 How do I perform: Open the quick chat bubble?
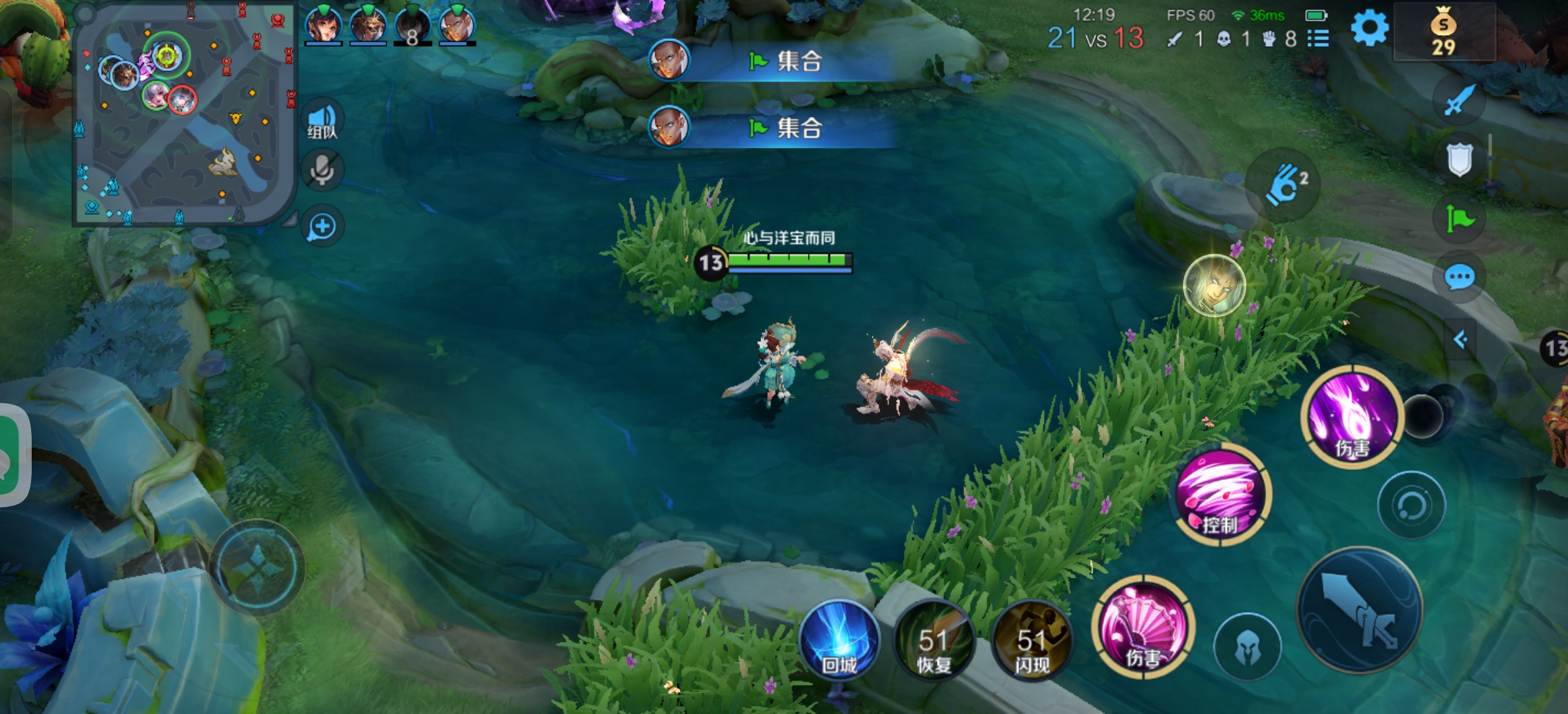pyautogui.click(x=1459, y=277)
